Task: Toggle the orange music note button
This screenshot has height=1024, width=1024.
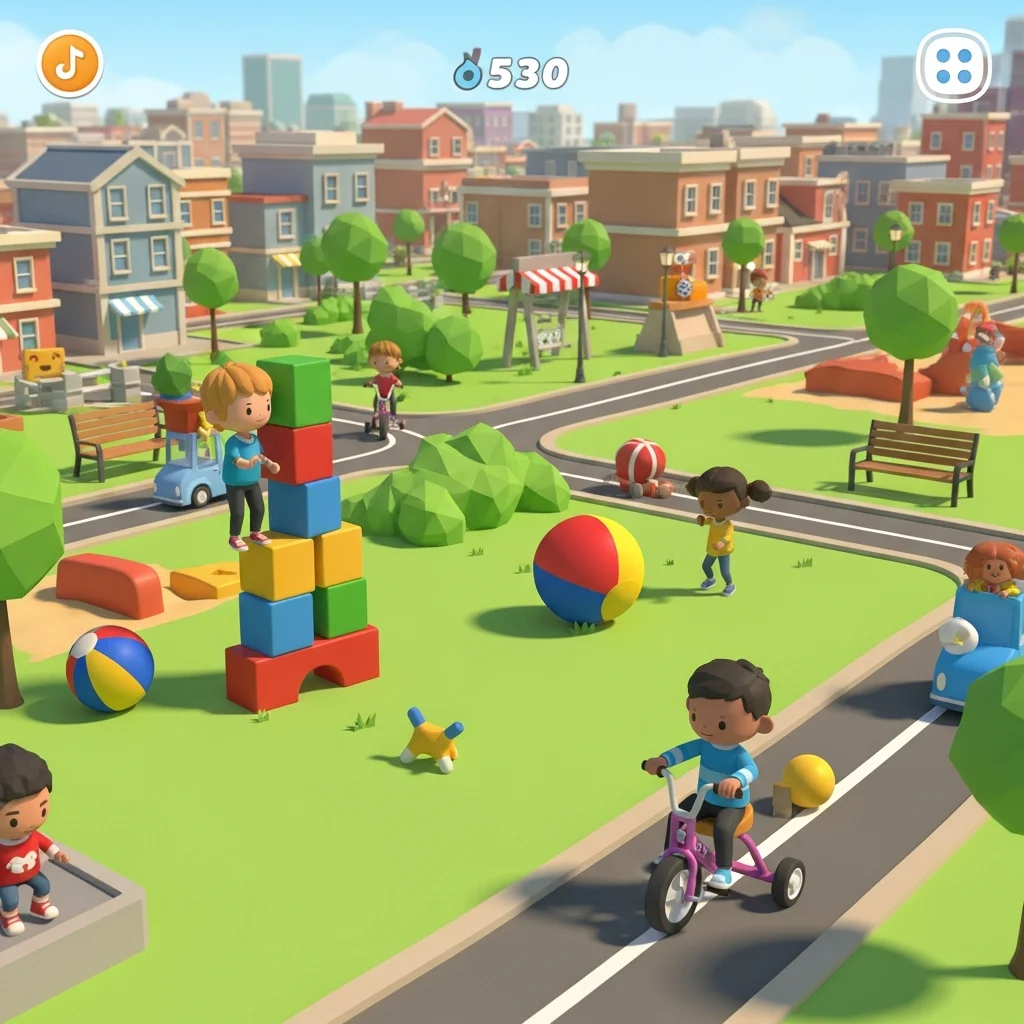Action: tap(70, 64)
